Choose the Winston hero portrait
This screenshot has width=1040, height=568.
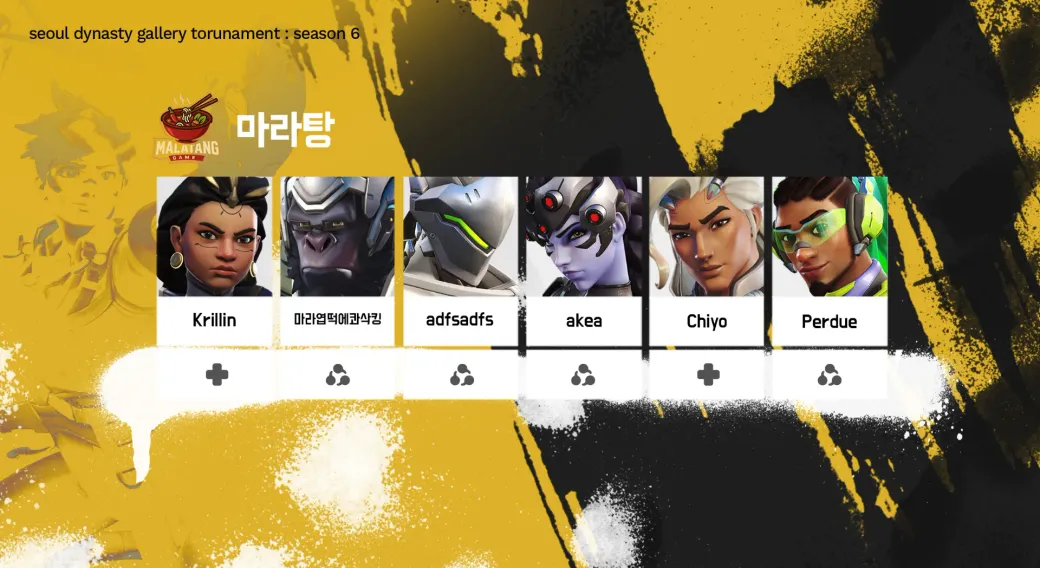337,237
